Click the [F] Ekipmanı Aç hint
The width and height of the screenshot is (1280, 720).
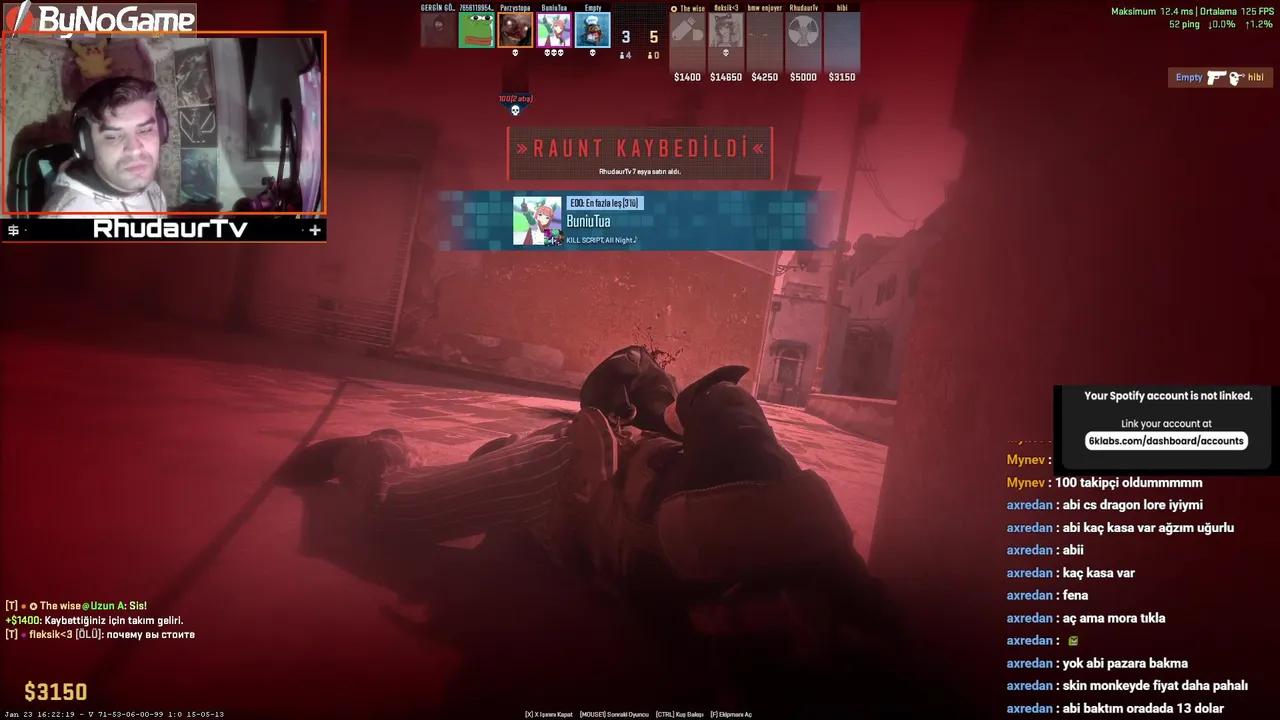[730, 714]
